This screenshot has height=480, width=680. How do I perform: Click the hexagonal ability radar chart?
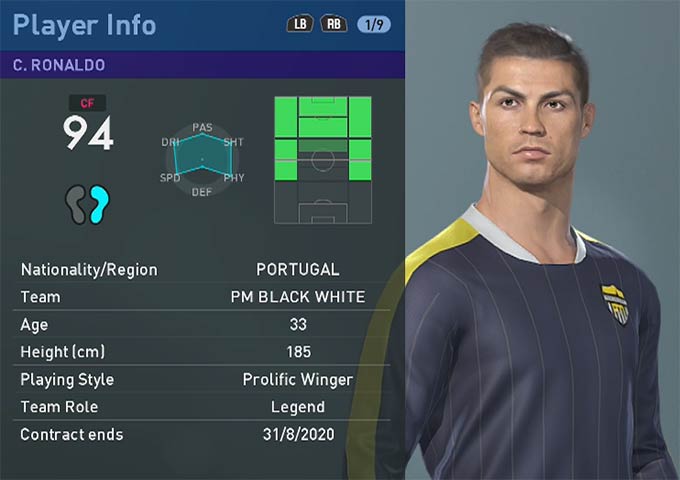[202, 158]
